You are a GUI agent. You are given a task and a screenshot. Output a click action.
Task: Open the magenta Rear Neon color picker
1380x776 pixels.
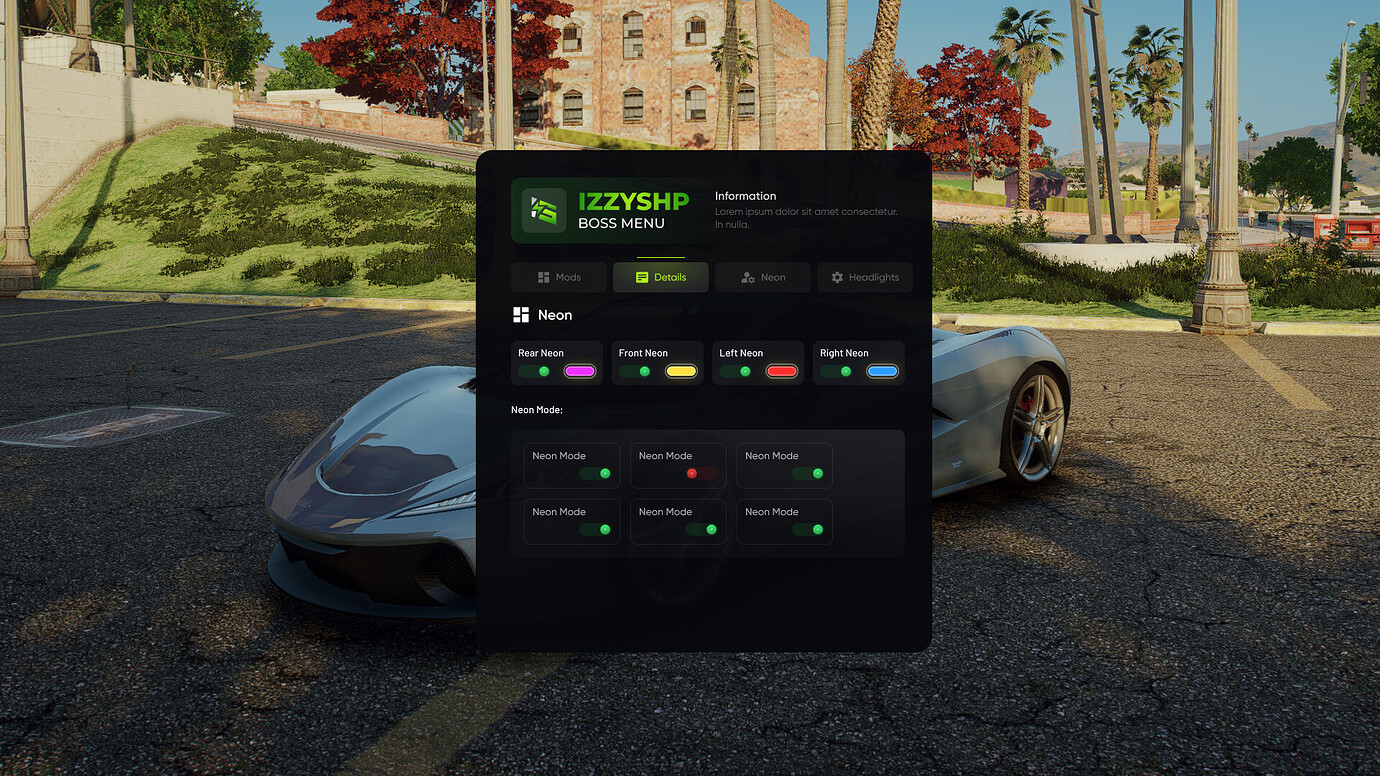point(581,370)
